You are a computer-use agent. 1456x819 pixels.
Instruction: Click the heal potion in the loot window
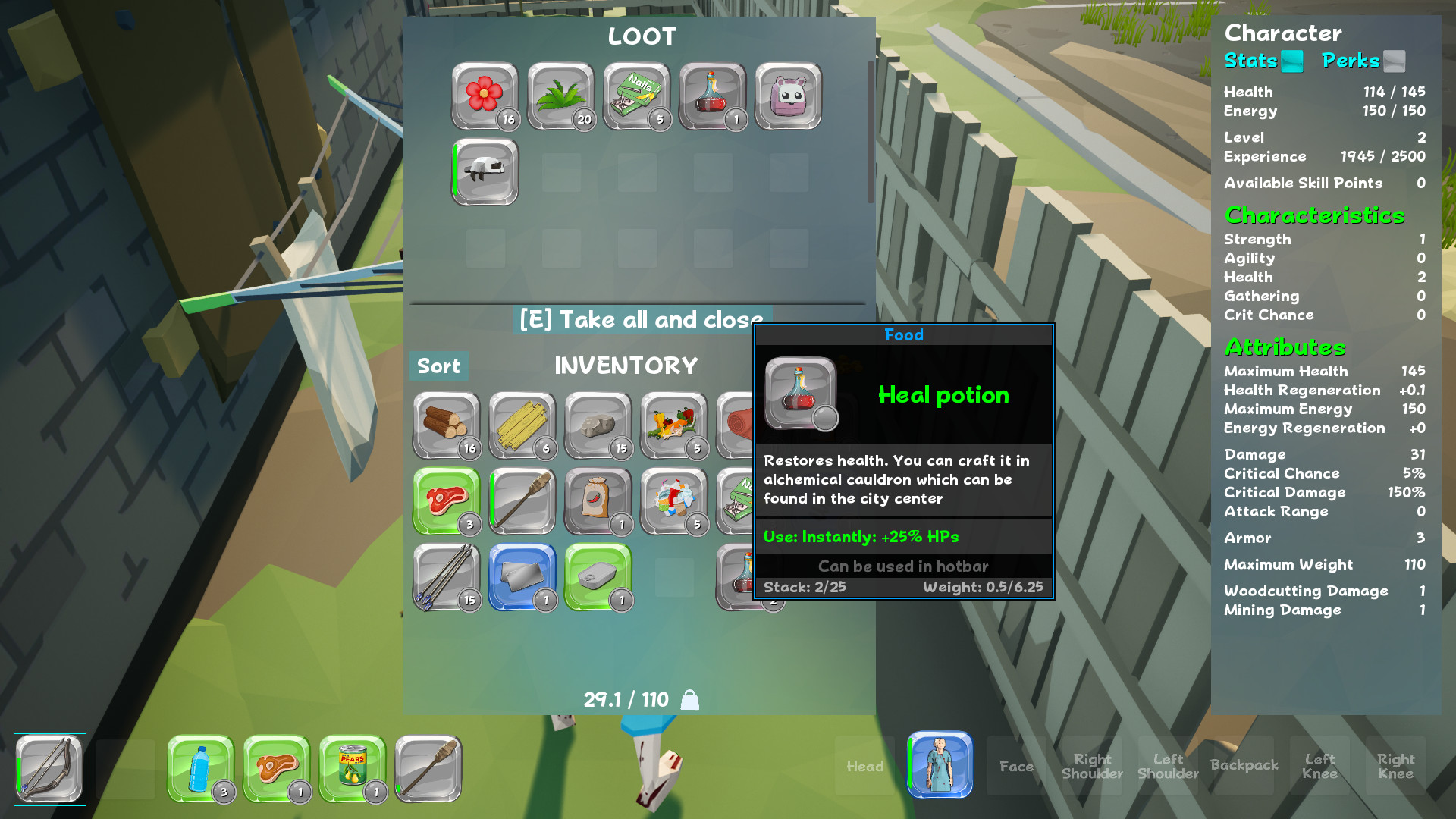coord(712,96)
